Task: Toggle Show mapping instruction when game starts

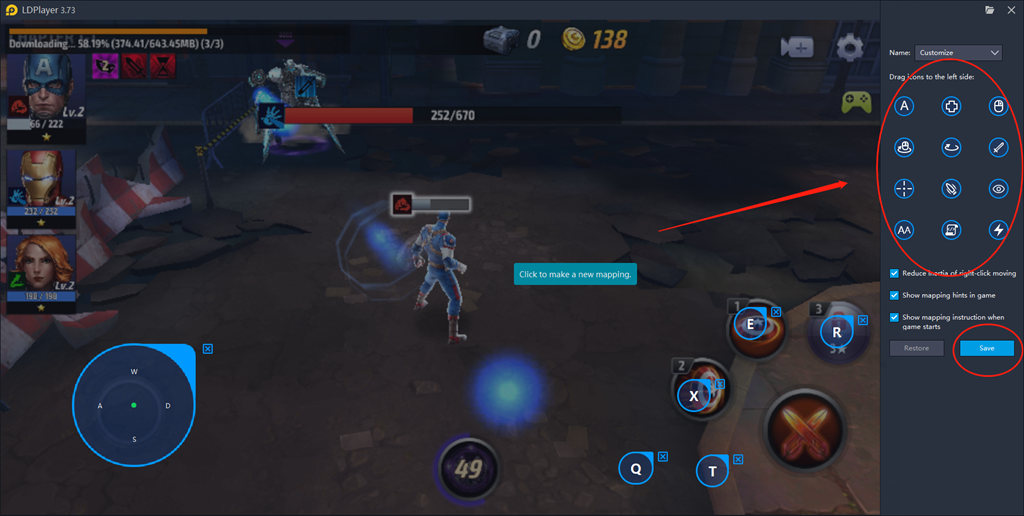Action: [x=894, y=317]
